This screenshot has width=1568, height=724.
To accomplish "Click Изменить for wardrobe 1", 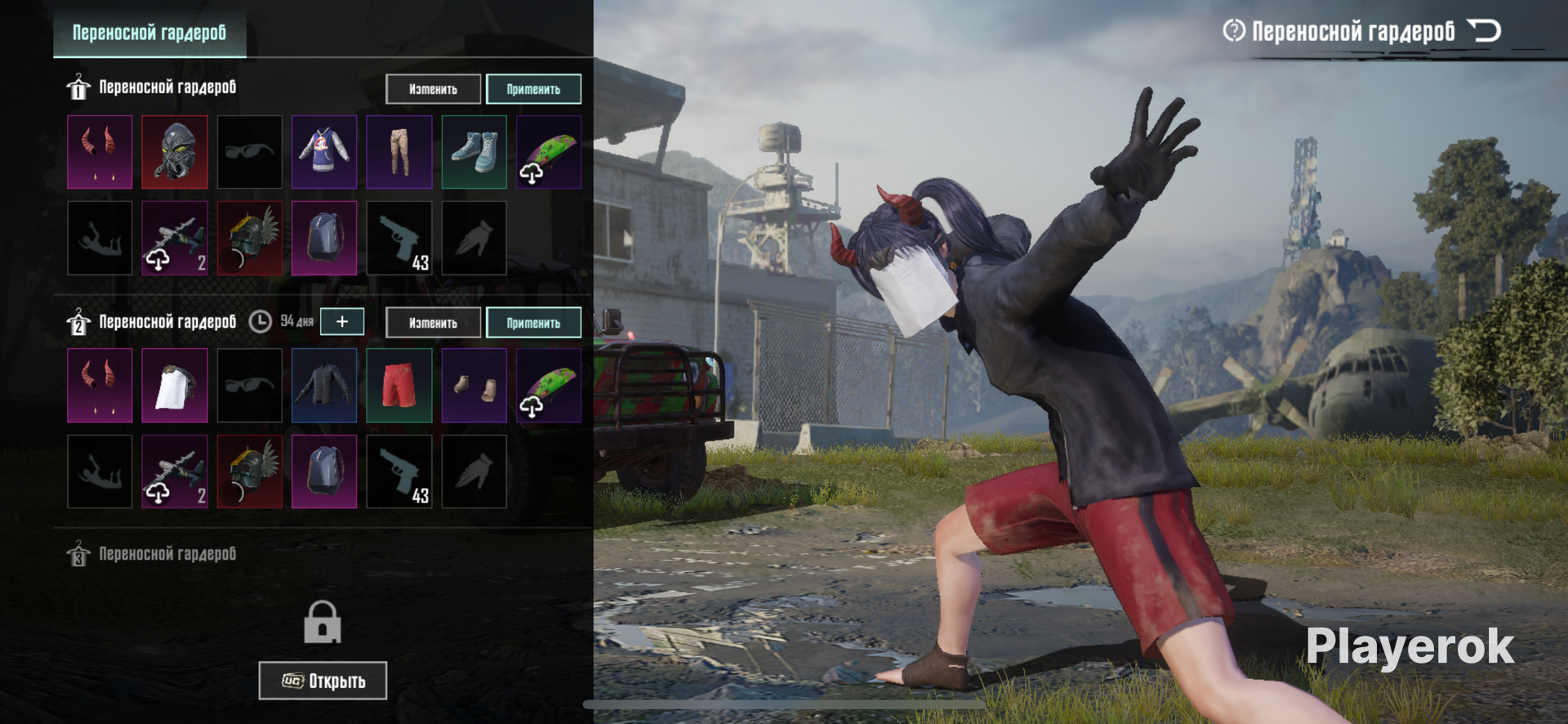I will point(433,89).
